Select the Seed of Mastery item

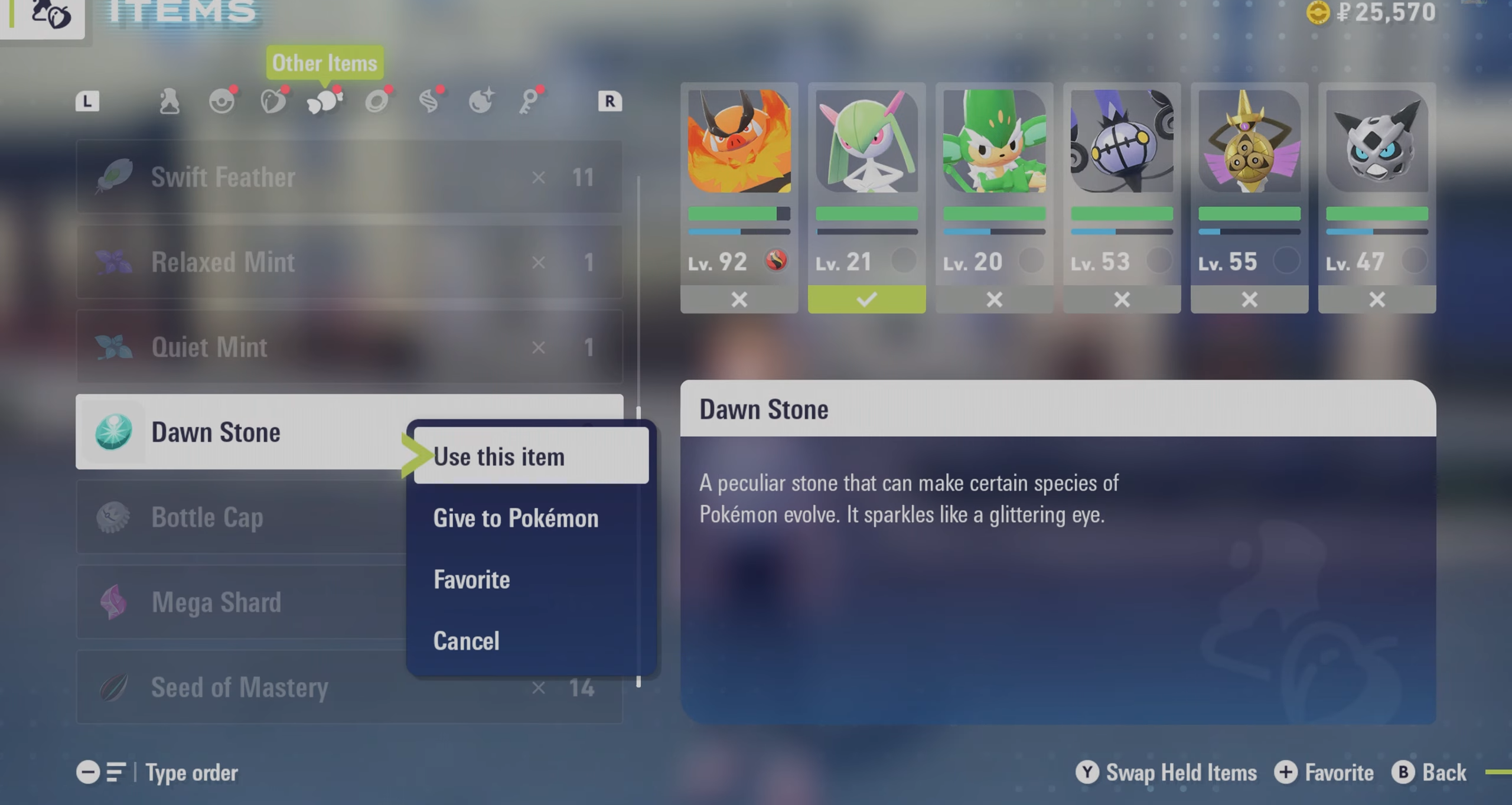coord(348,687)
